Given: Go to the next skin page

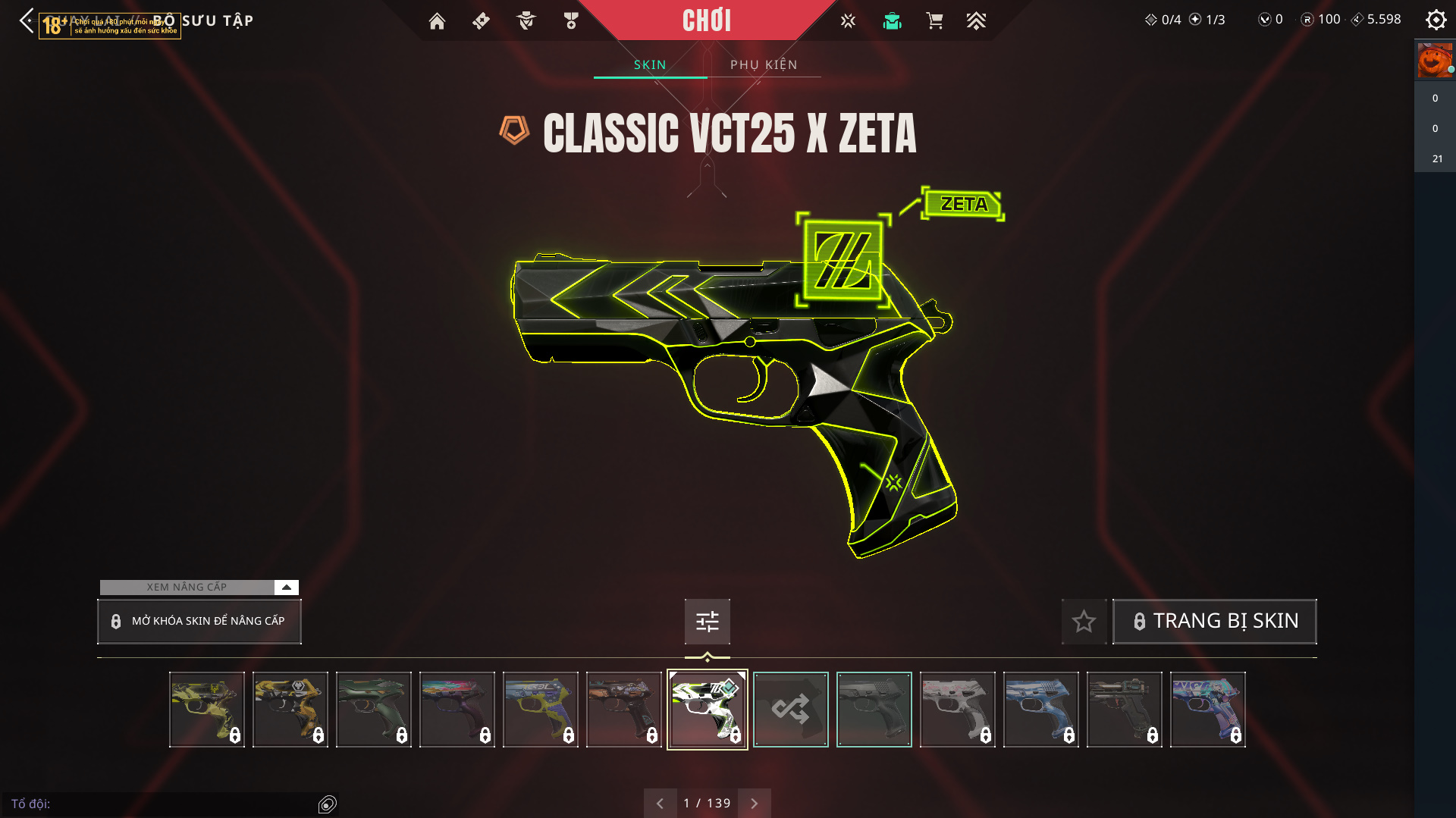Looking at the screenshot, I should point(755,804).
